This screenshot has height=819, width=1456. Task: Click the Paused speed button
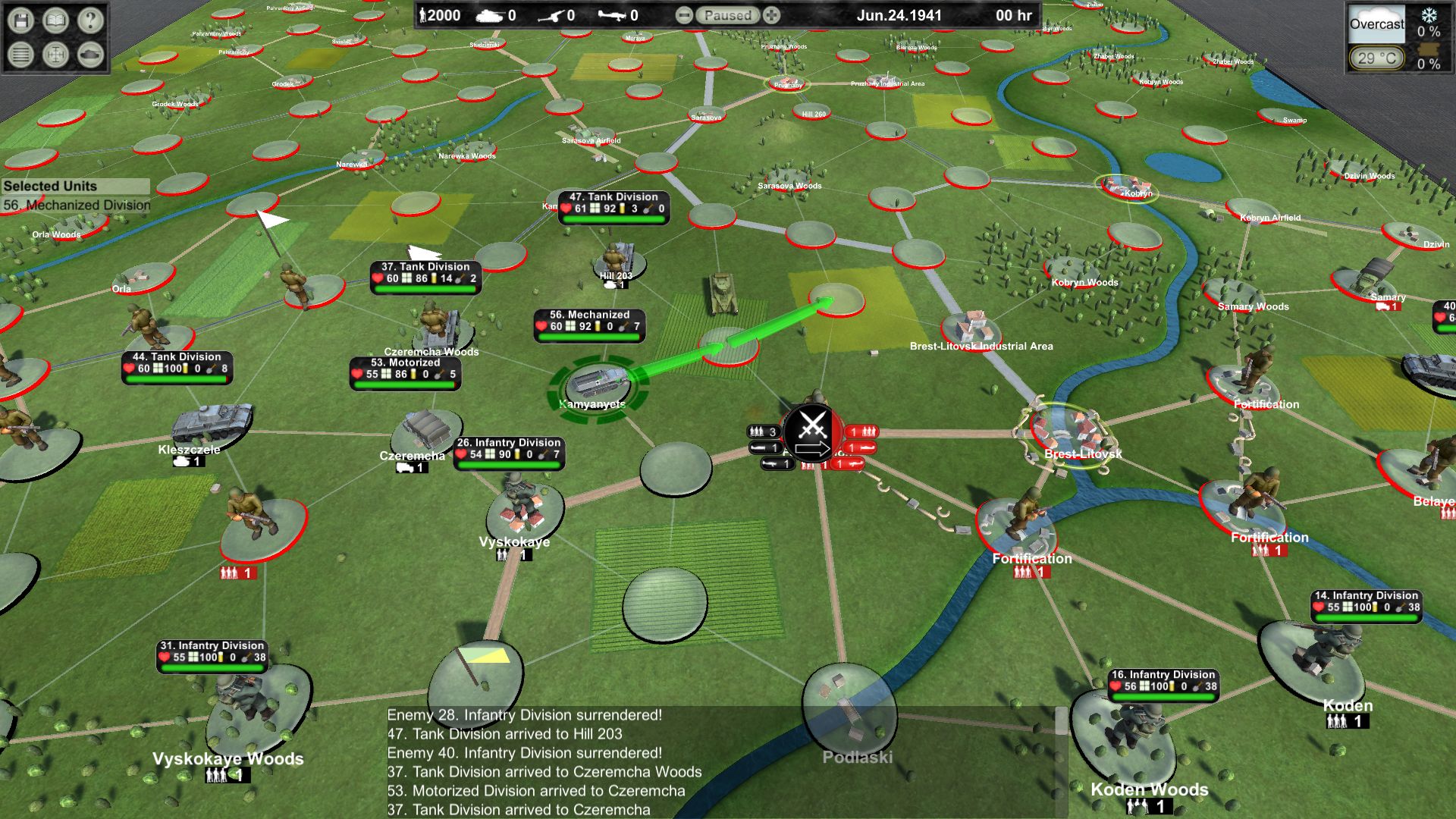pos(726,14)
